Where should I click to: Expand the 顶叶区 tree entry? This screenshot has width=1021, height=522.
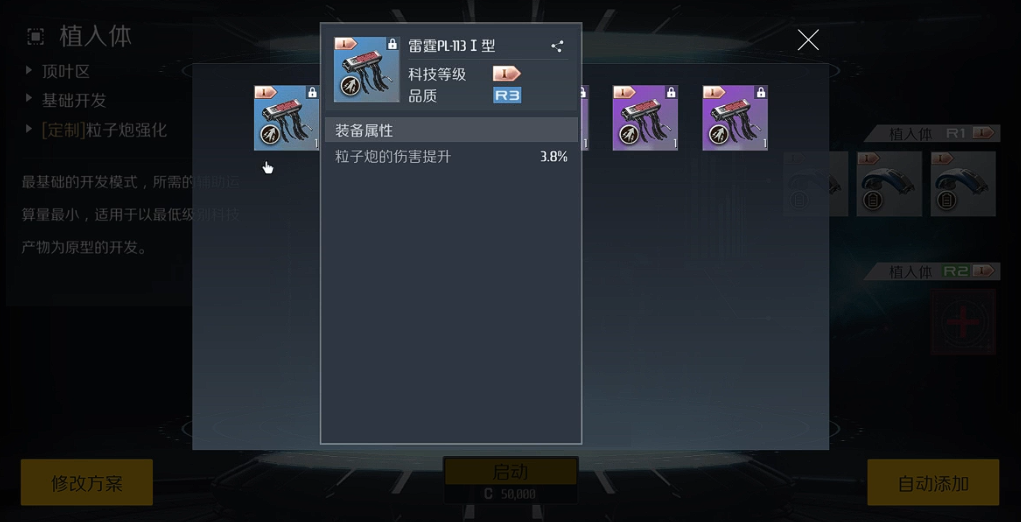point(65,71)
